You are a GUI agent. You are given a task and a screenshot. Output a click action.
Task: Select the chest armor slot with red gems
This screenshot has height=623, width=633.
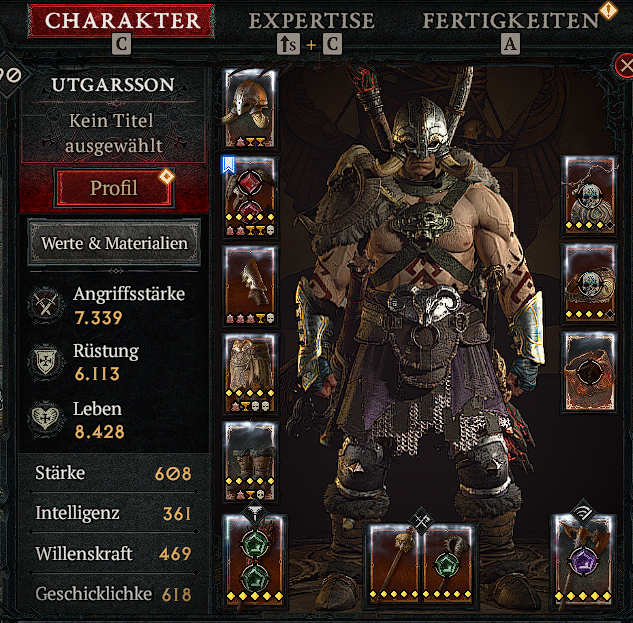pos(248,193)
